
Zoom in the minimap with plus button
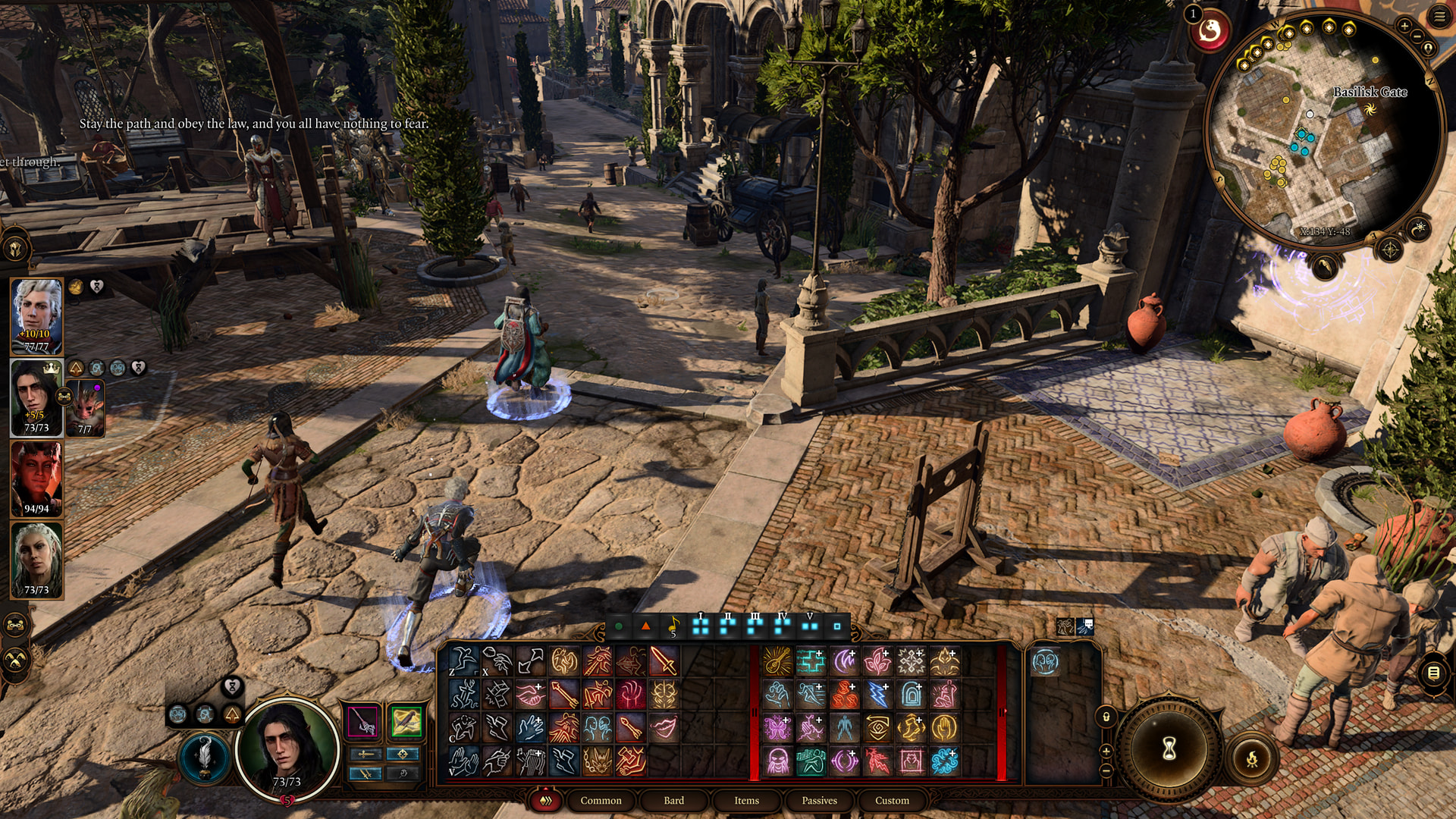click(x=1404, y=26)
